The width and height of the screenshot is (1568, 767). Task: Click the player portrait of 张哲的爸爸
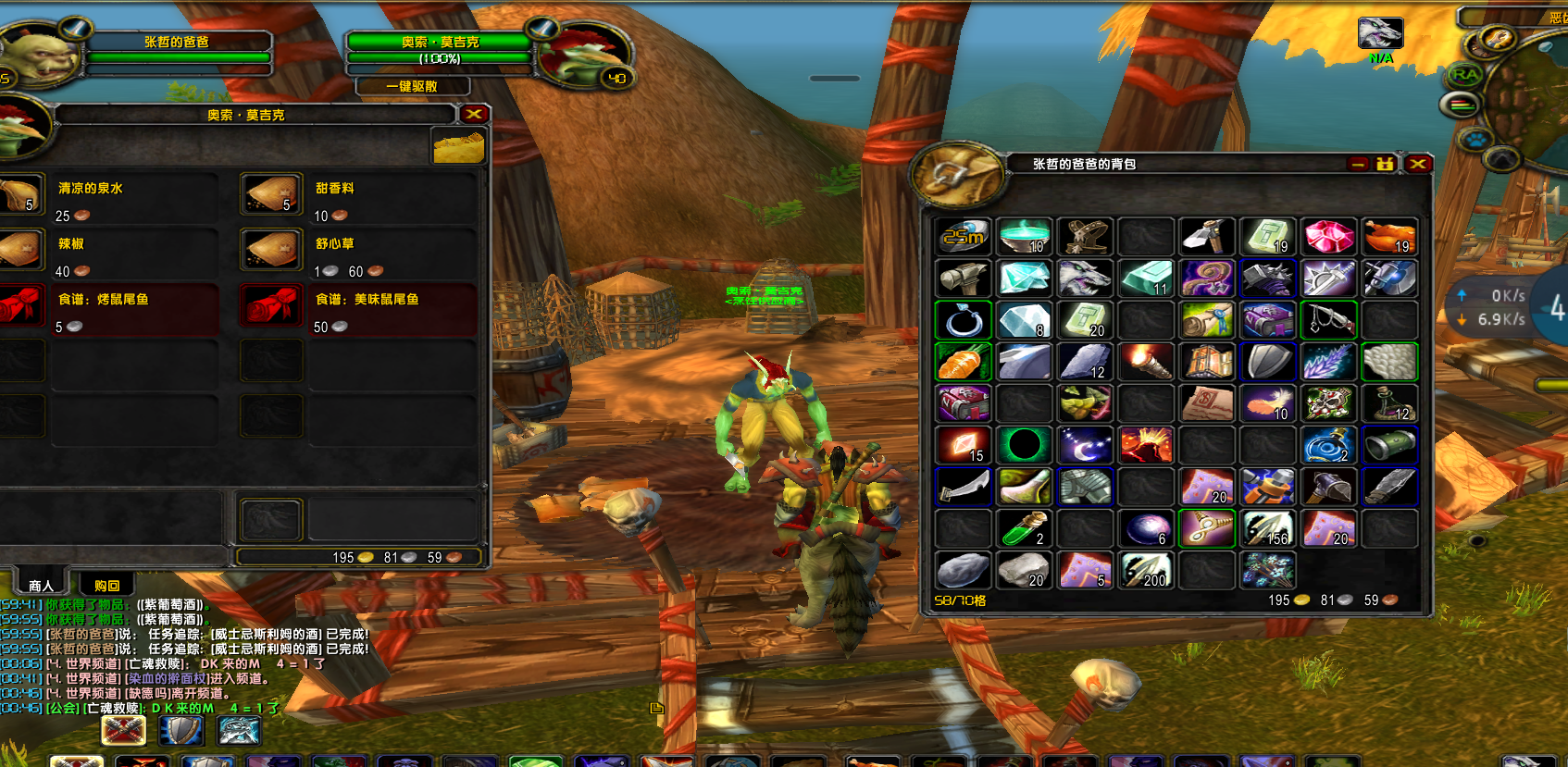tap(35, 56)
